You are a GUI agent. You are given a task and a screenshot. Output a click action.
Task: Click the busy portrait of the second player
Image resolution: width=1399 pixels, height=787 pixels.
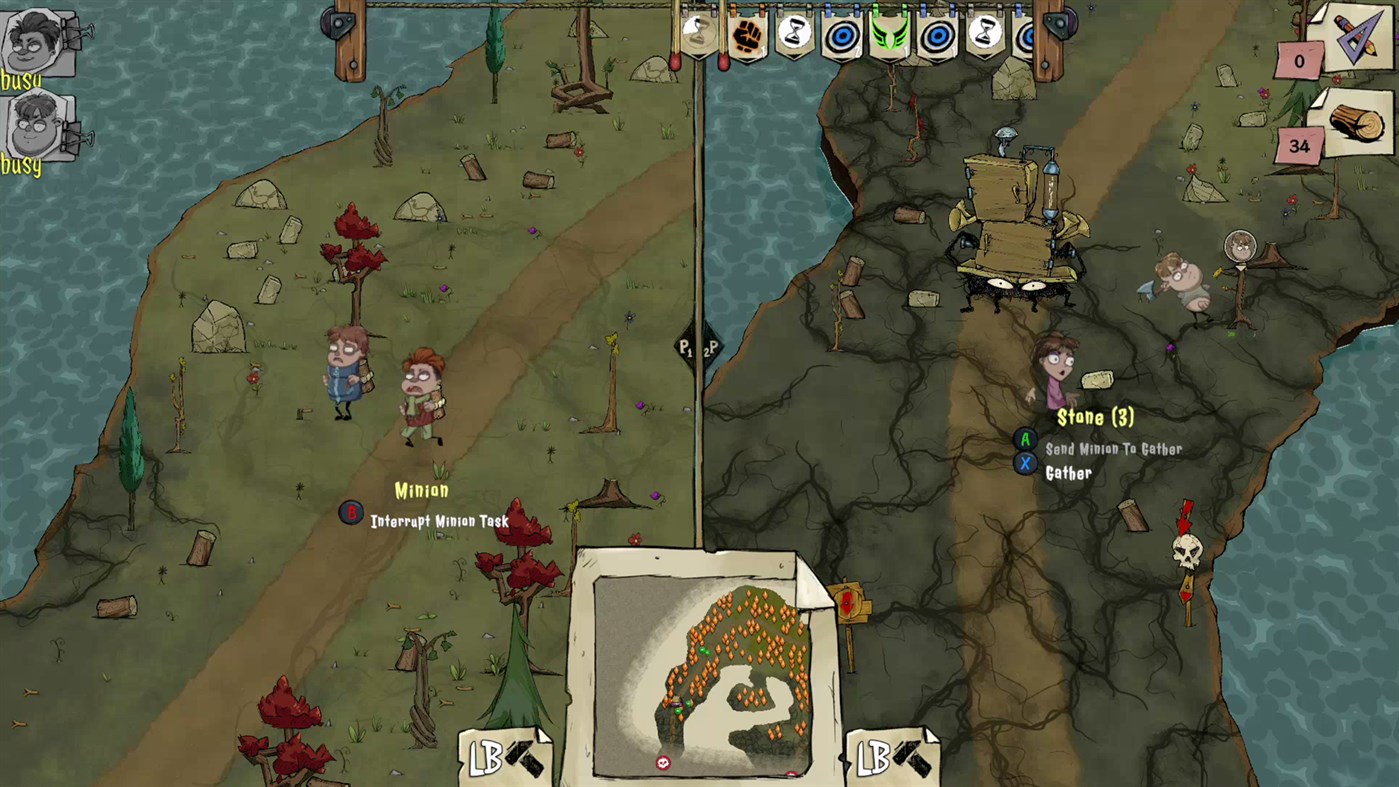(33, 125)
